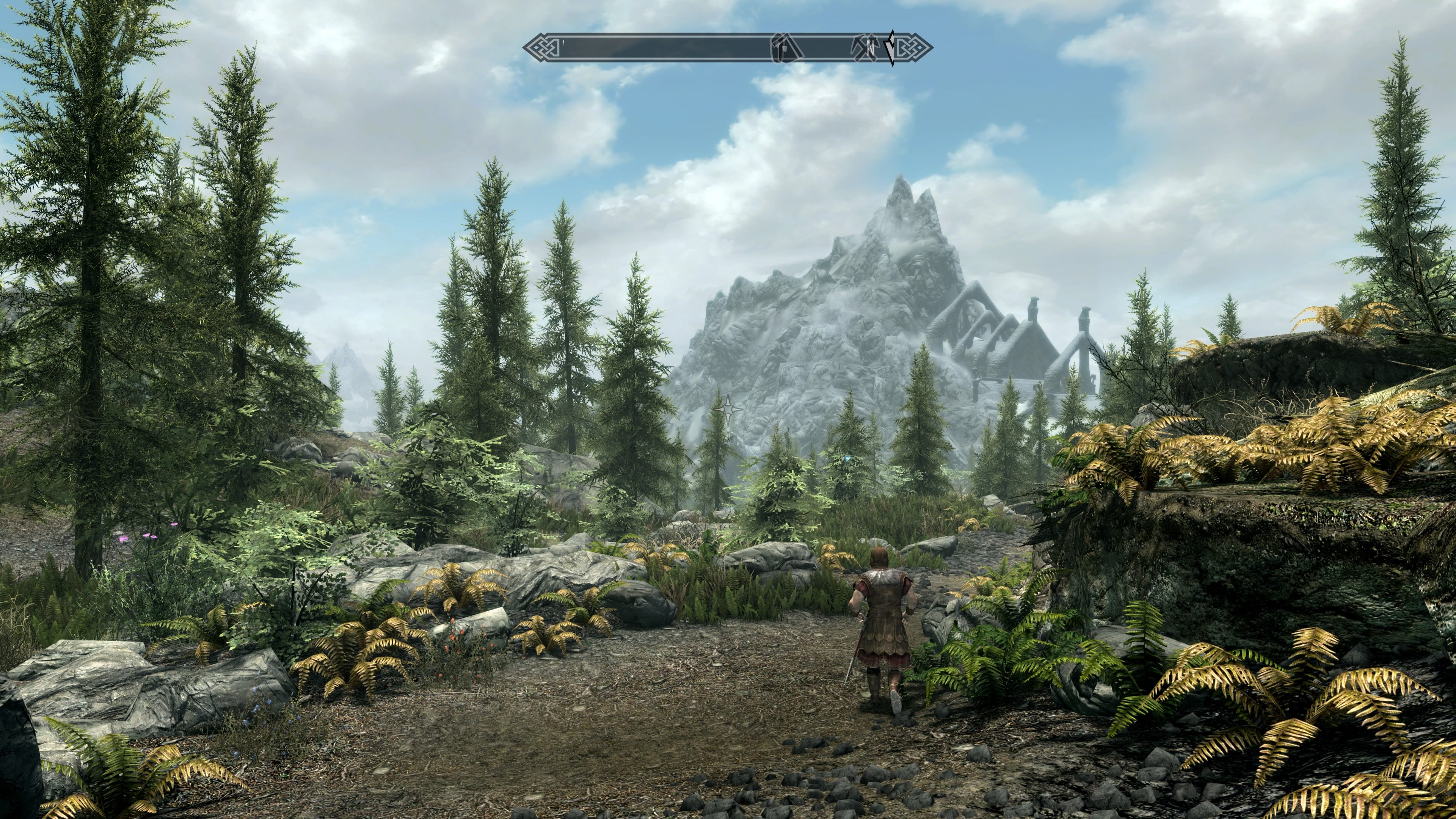
Task: Select the crossed pickaxes mine marker
Action: (x=865, y=48)
